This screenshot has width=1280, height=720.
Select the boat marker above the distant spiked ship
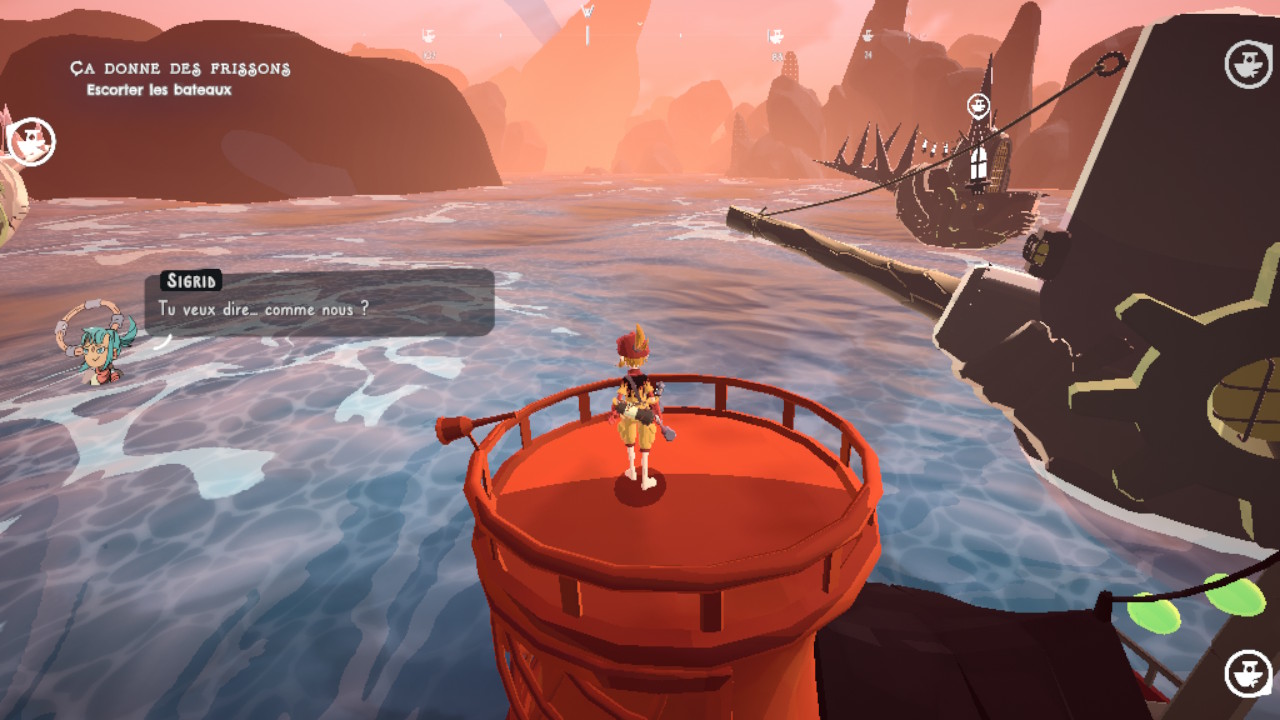click(978, 105)
